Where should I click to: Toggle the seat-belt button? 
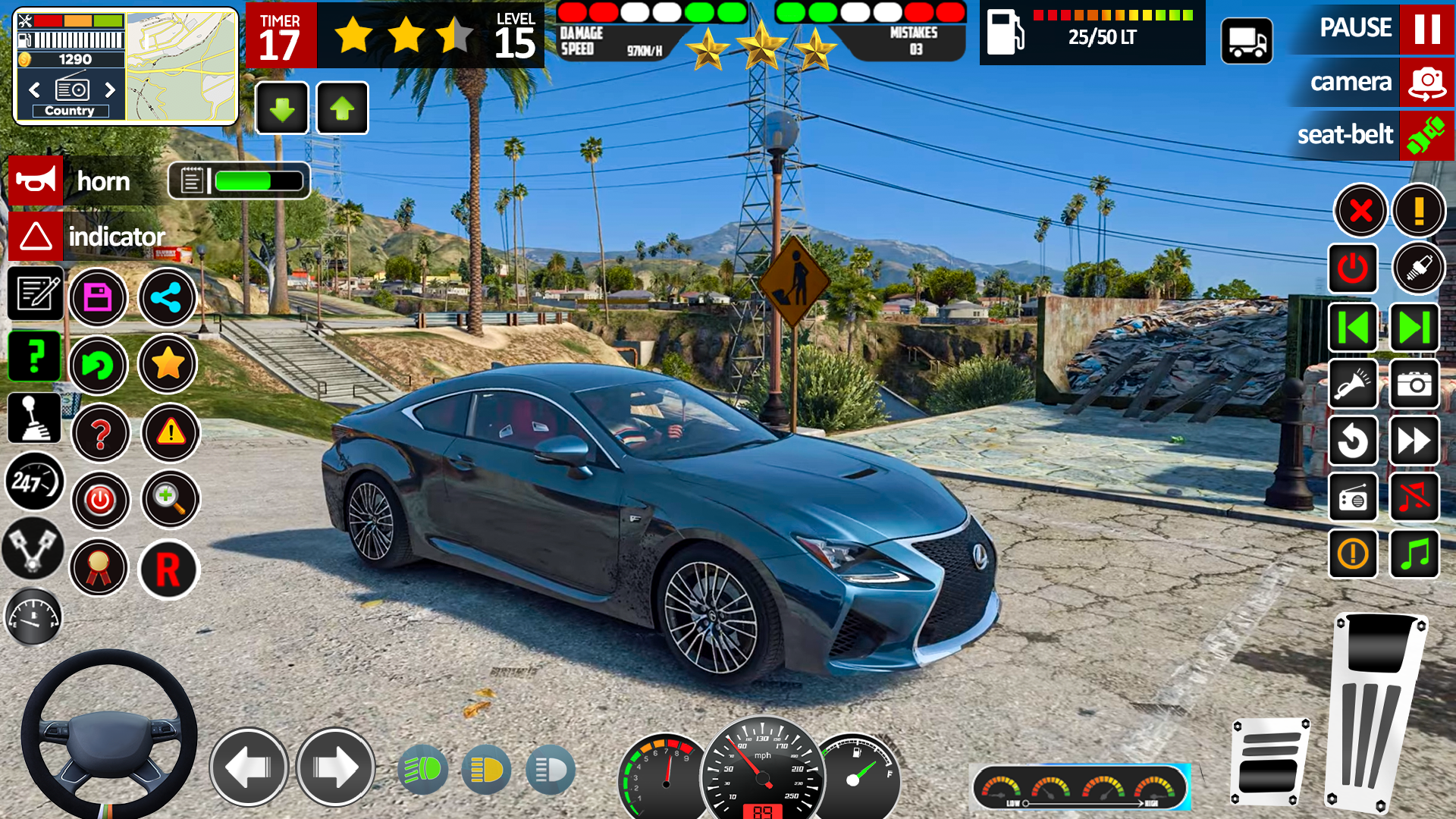click(1426, 135)
